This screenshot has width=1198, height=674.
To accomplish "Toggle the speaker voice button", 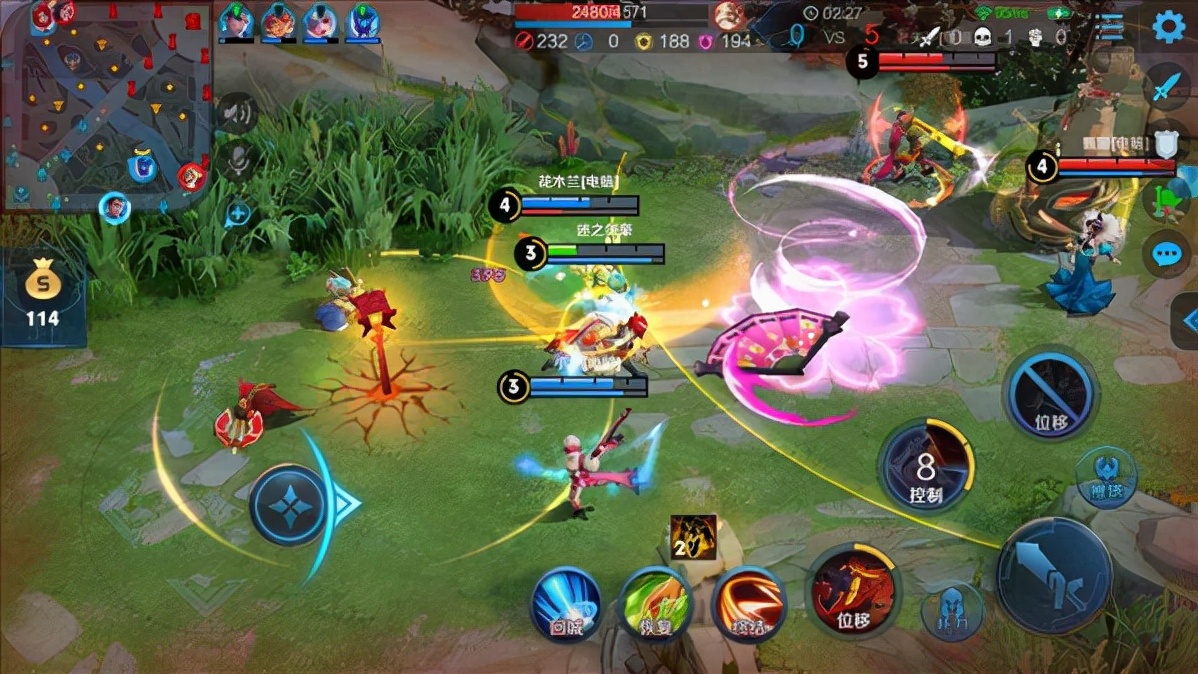I will coord(236,113).
